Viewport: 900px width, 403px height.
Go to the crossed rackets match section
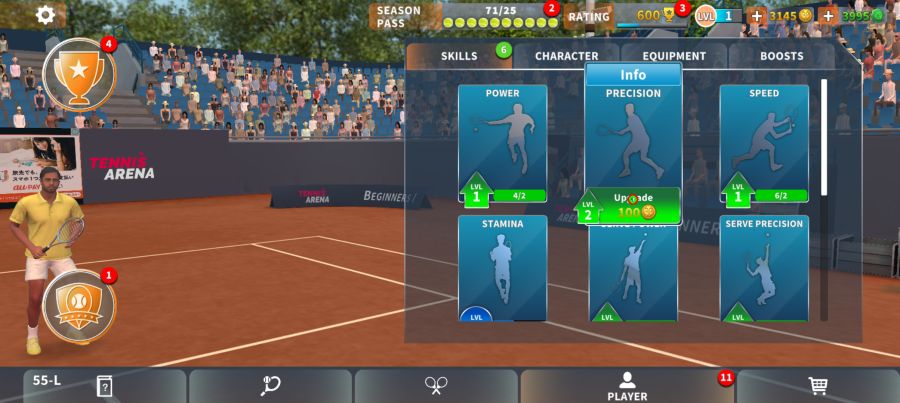pos(436,386)
